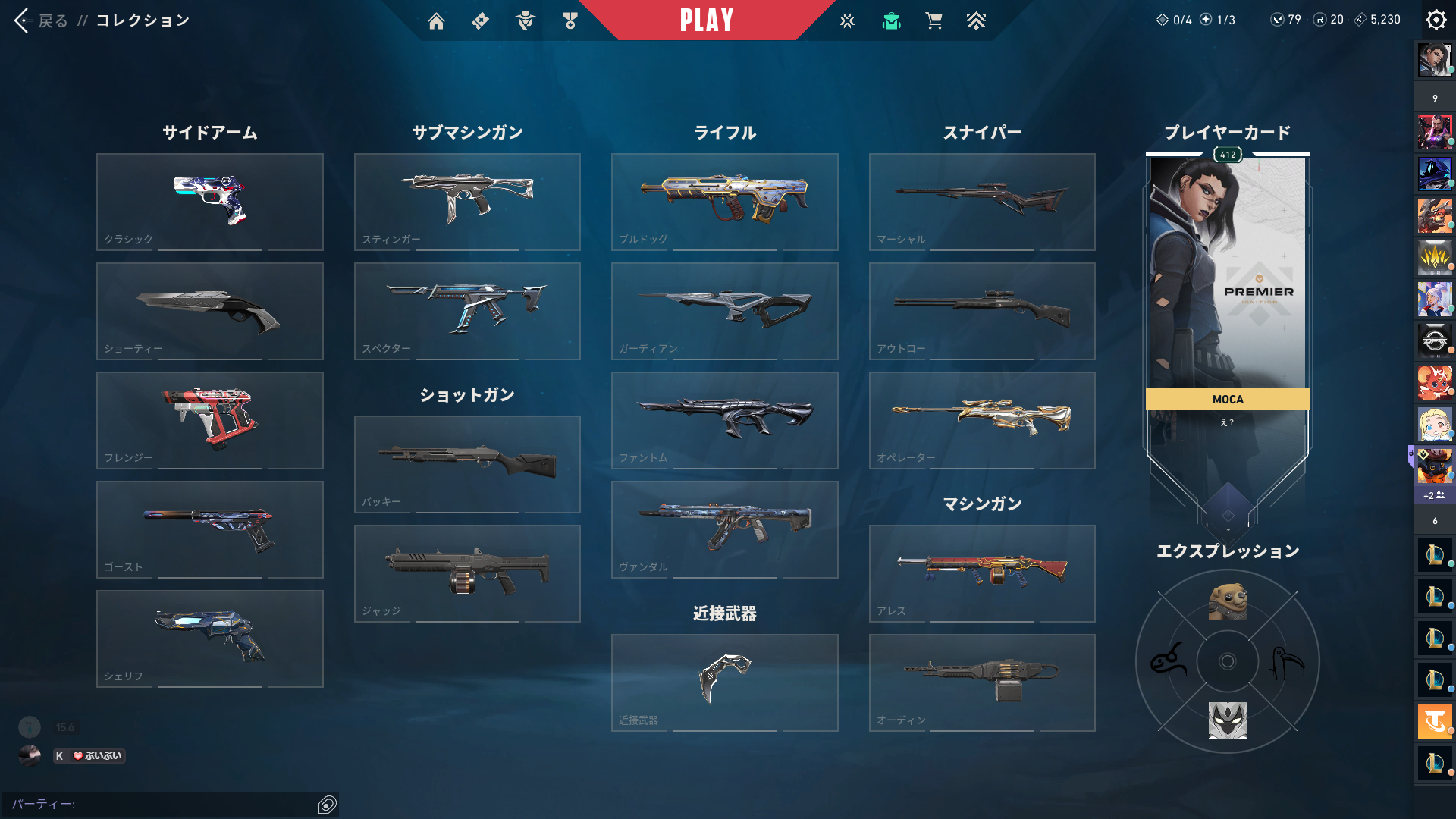Open the 近接武器 melee knife slot

(x=724, y=682)
